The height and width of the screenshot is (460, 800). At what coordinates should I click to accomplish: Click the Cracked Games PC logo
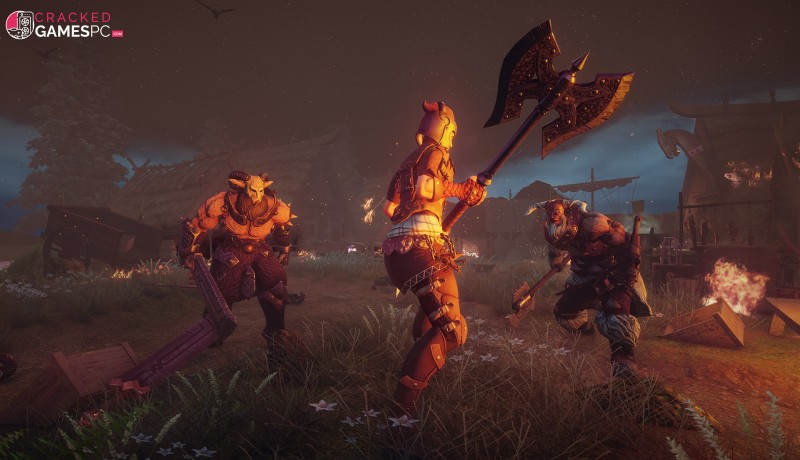[x=64, y=24]
